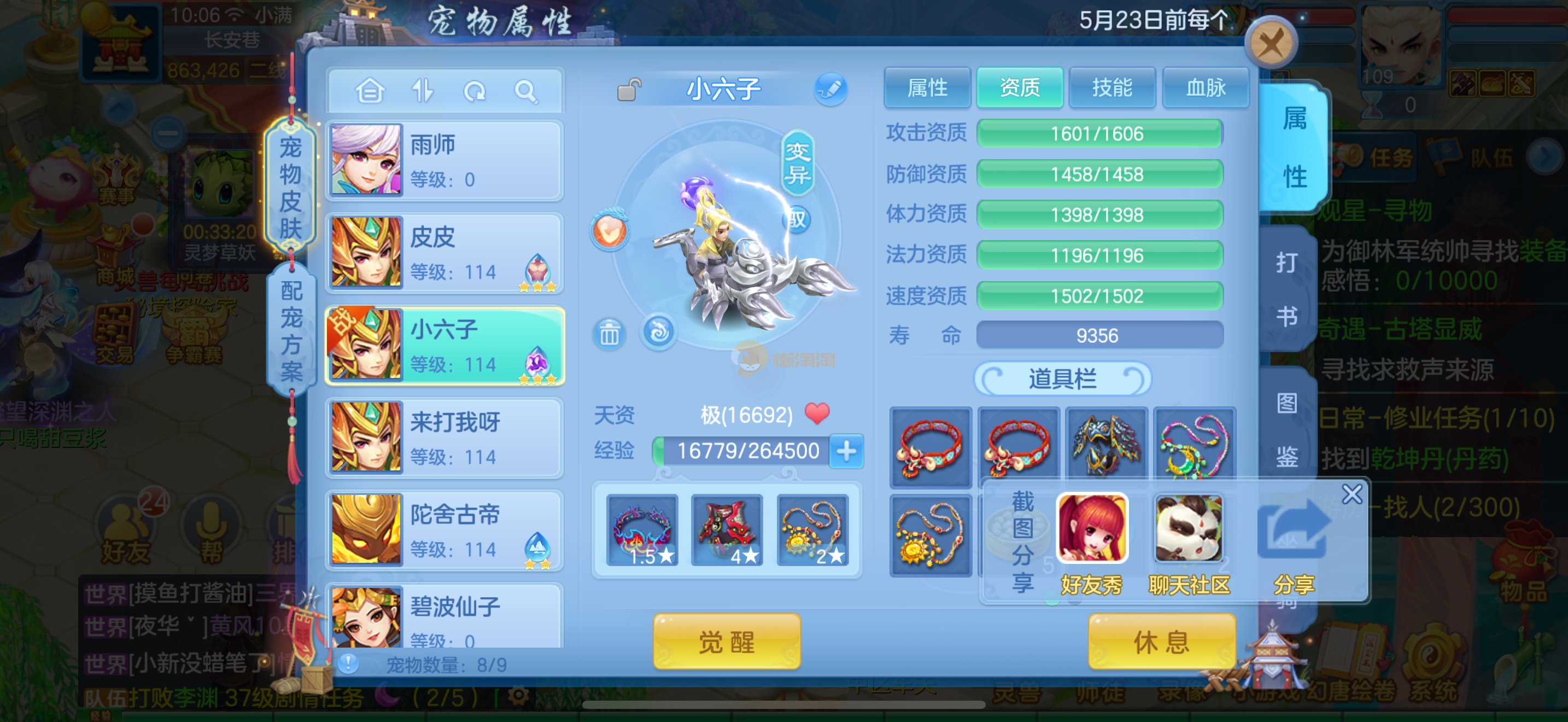This screenshot has width=1568, height=722.
Task: Pick pet 来打我呀 from the list
Action: [x=444, y=438]
